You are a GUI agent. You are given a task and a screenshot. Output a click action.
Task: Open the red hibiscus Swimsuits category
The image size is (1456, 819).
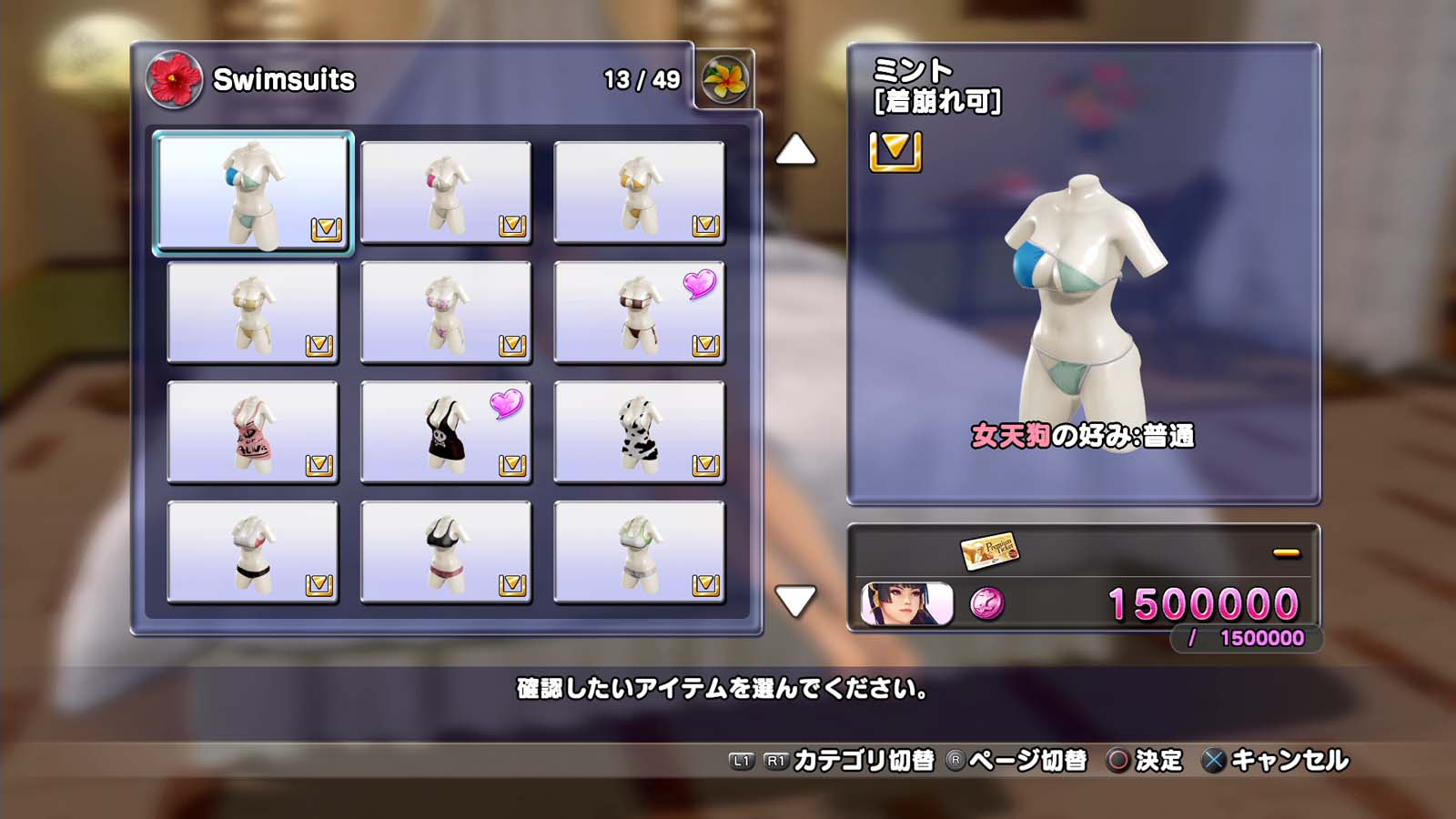coord(174,79)
